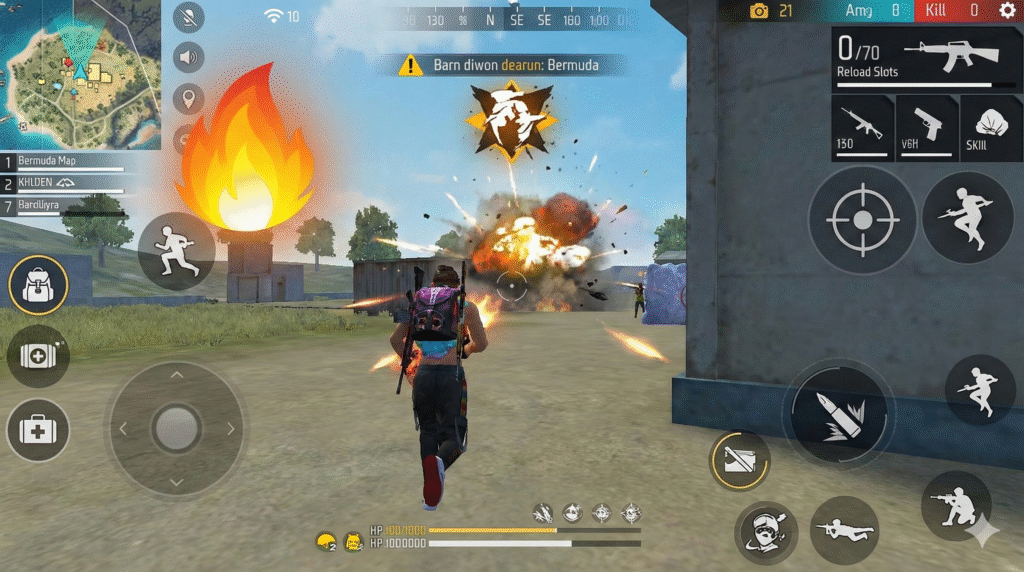1024x572 pixels.
Task: Activate the sprint running-man button
Action: click(x=176, y=245)
